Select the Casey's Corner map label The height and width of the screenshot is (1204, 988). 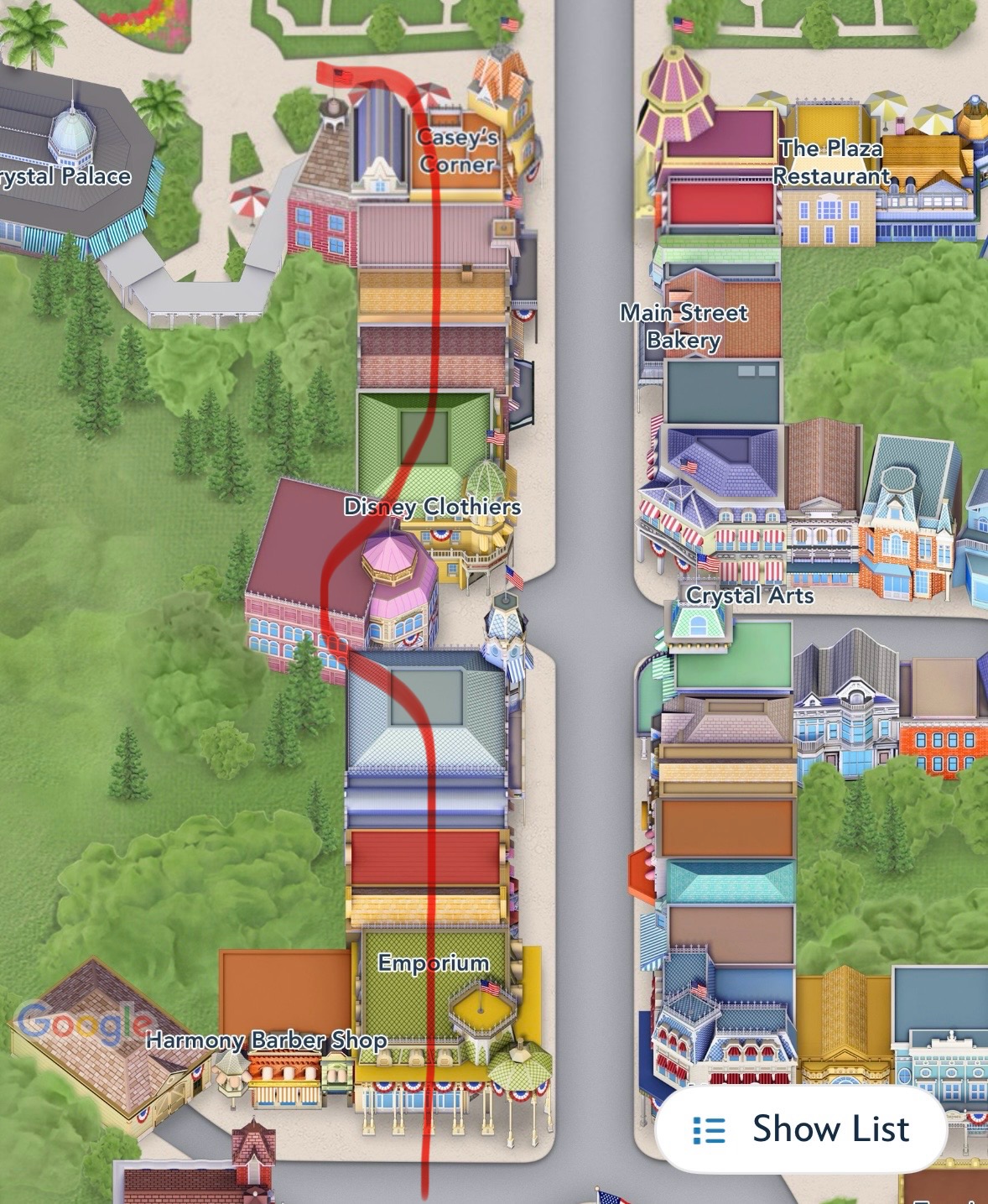(457, 151)
